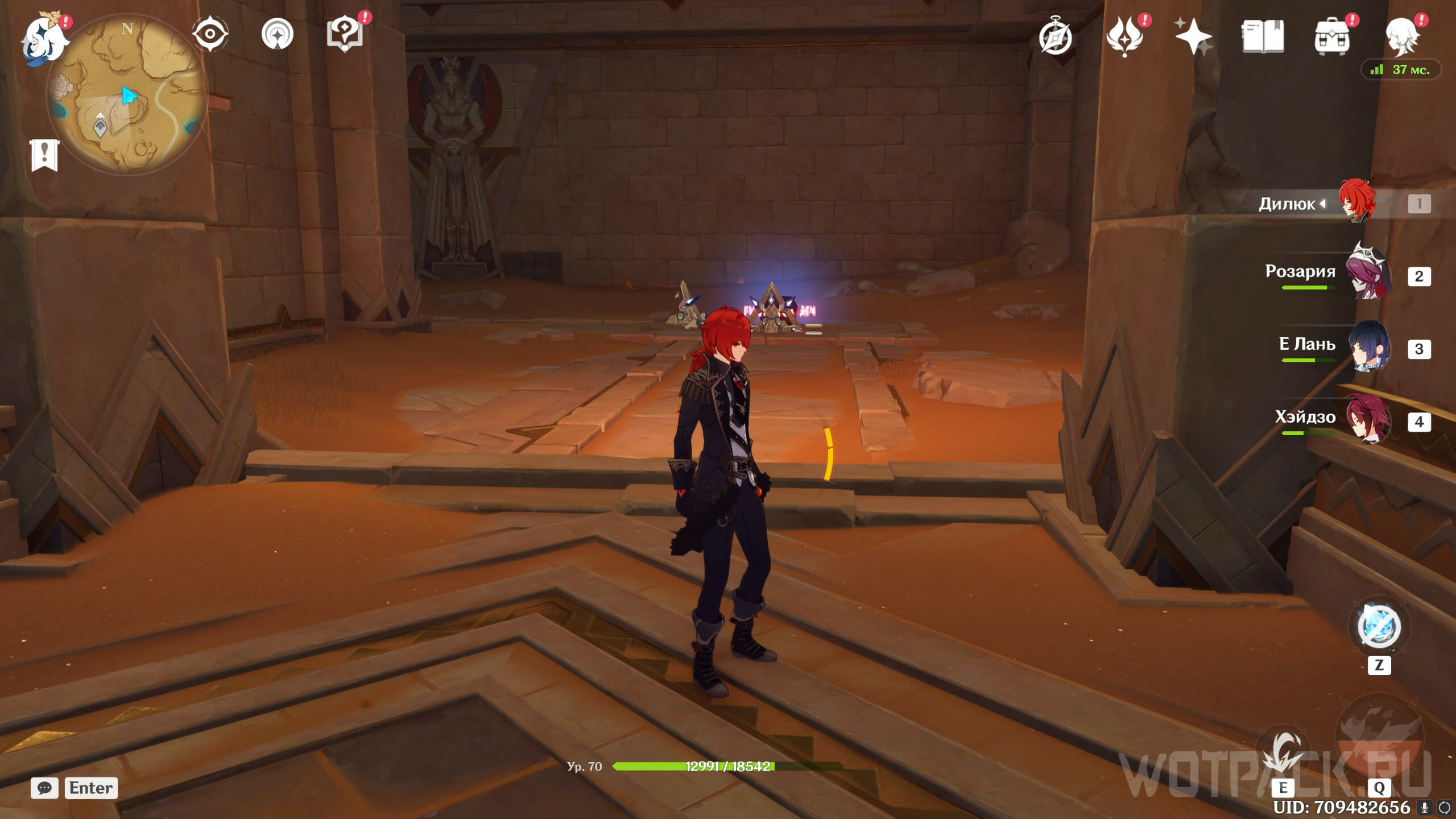Open the adventurer handbook book icon

pos(1263,36)
